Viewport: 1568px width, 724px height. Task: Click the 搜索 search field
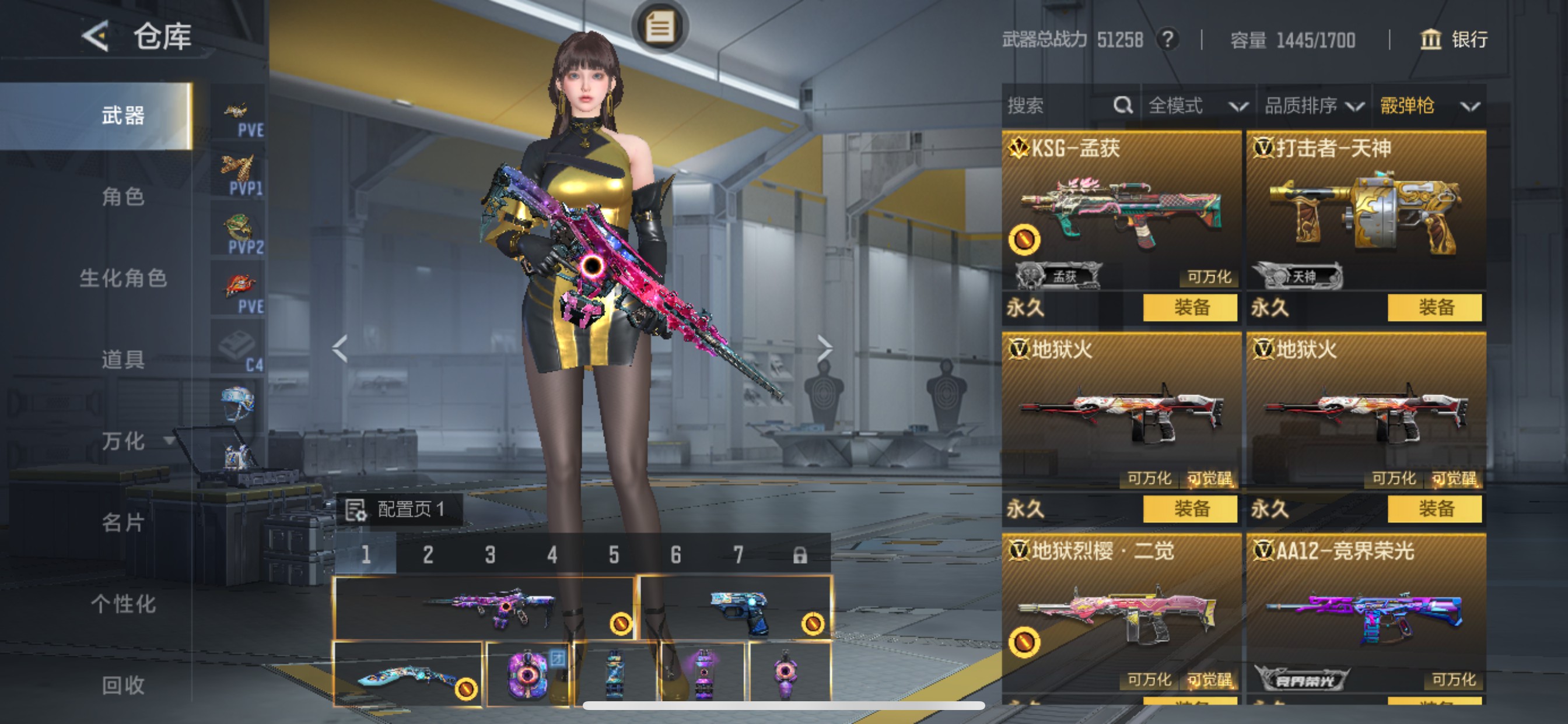coord(1059,106)
